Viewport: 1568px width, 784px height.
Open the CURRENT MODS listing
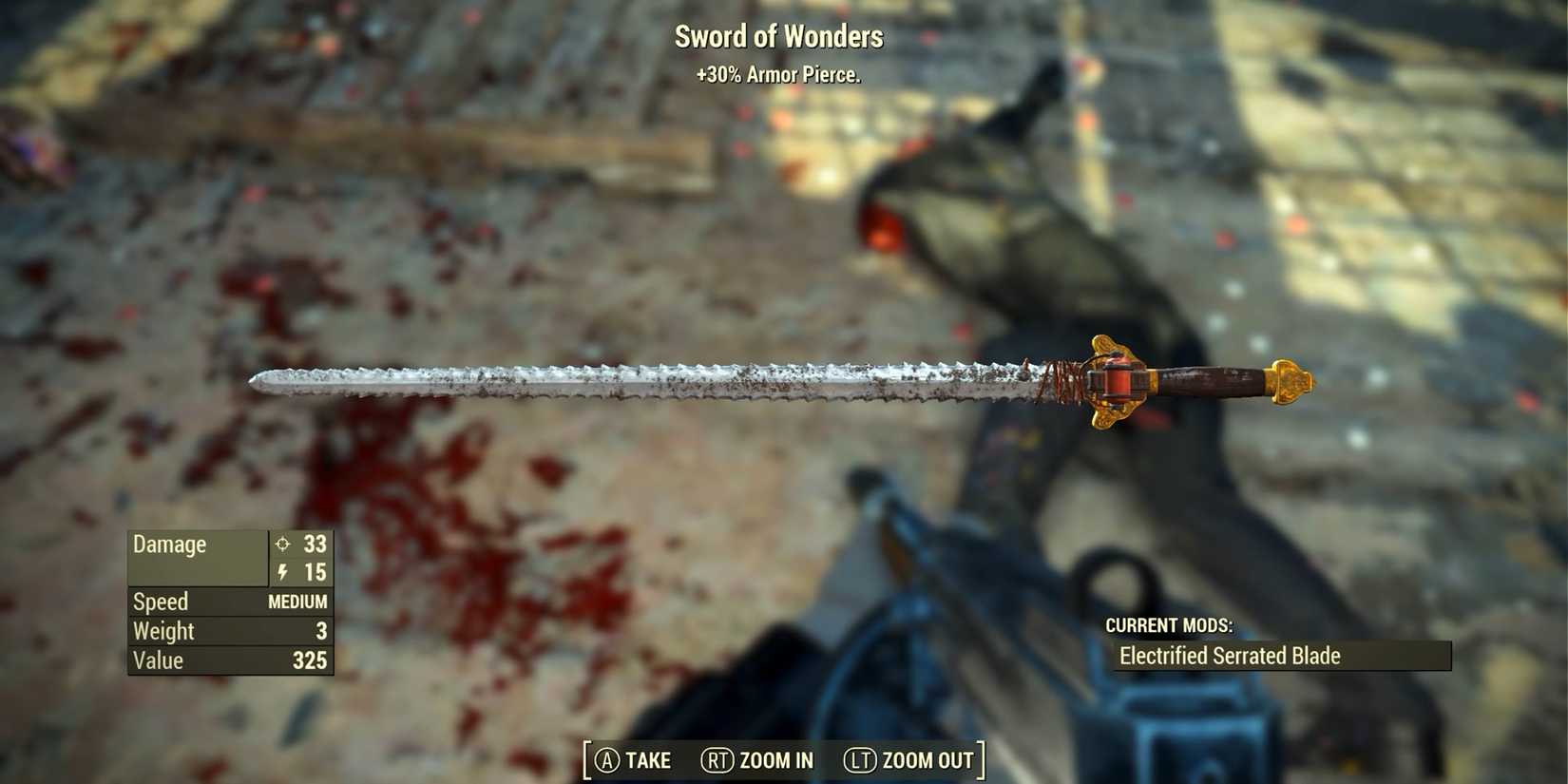[1171, 625]
